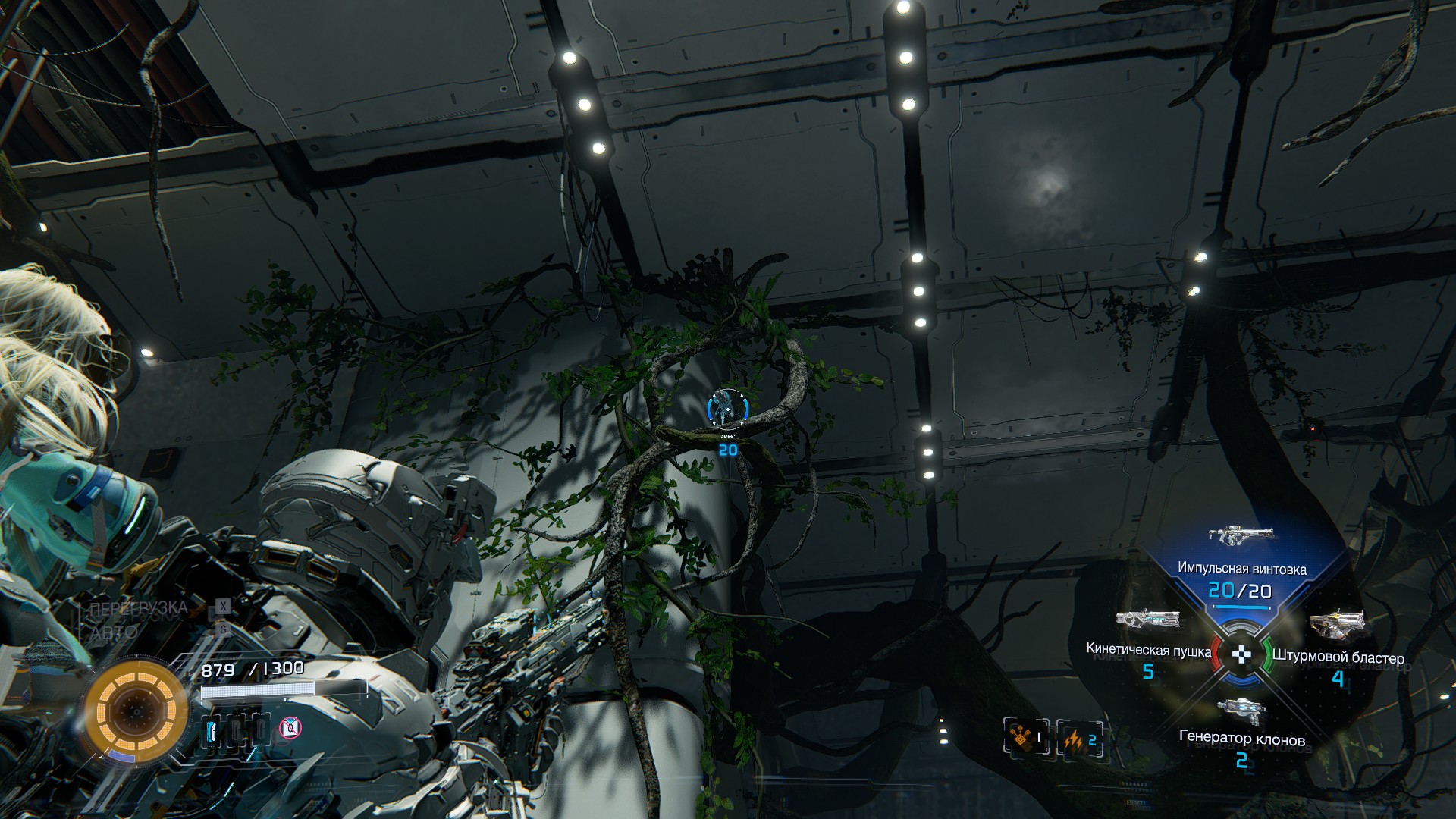The height and width of the screenshot is (819, 1456).
Task: Activate the orange node-diamond ability
Action: [1025, 738]
